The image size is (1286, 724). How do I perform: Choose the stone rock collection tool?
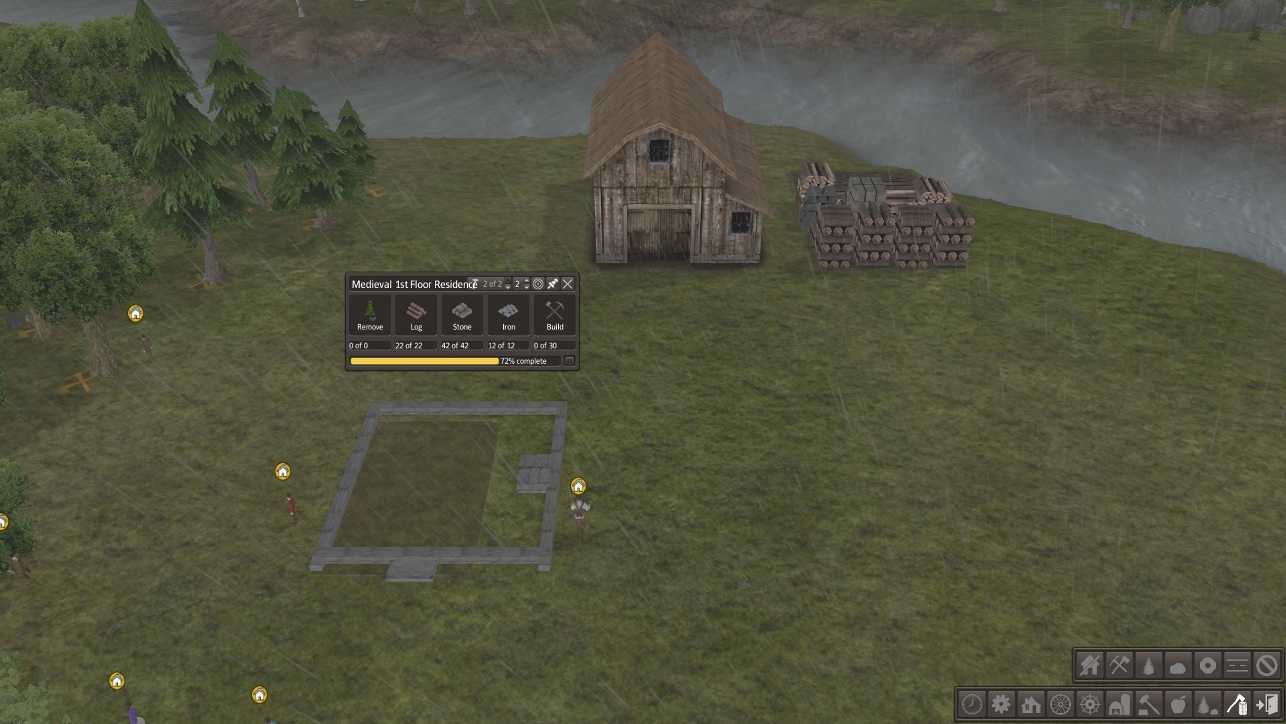[1178, 665]
